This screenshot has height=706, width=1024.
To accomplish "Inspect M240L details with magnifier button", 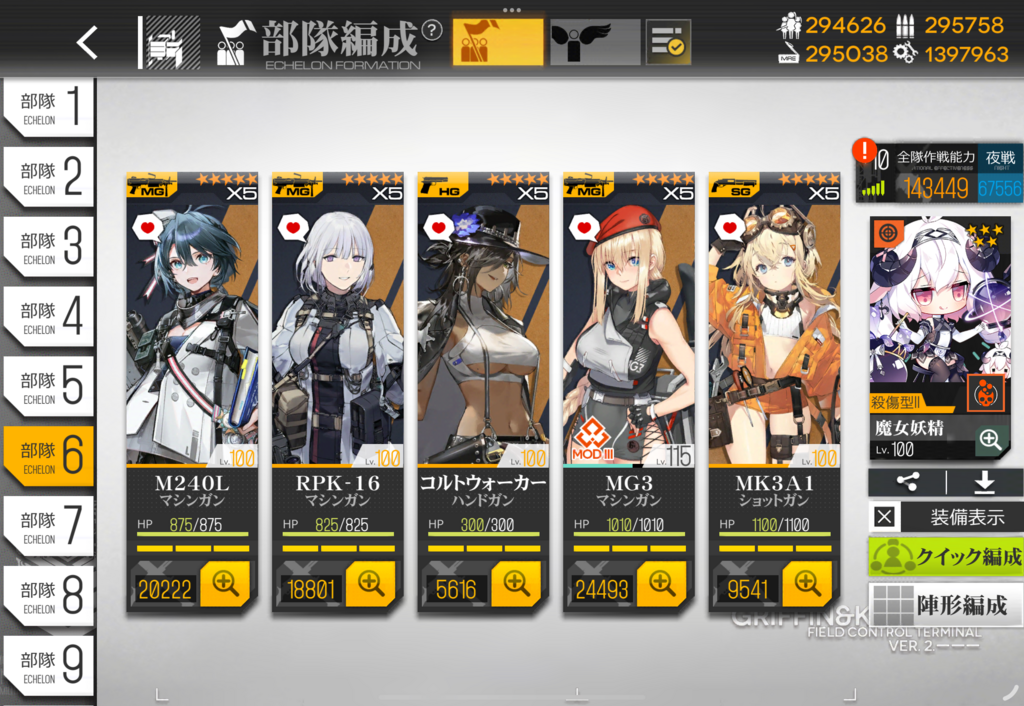I will click(x=224, y=584).
